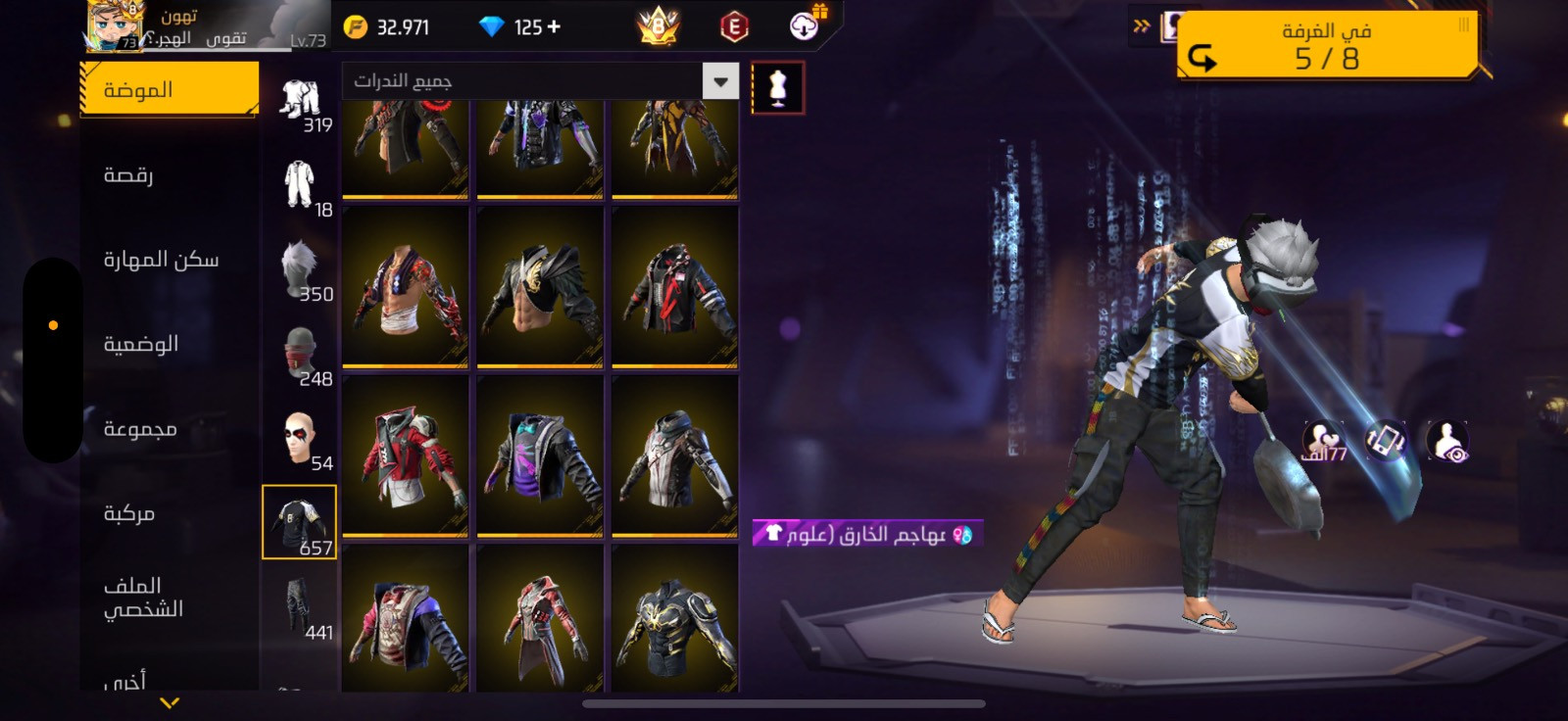The width and height of the screenshot is (1568, 721).
Task: Select the red and white hooded jacket
Action: coord(405,457)
